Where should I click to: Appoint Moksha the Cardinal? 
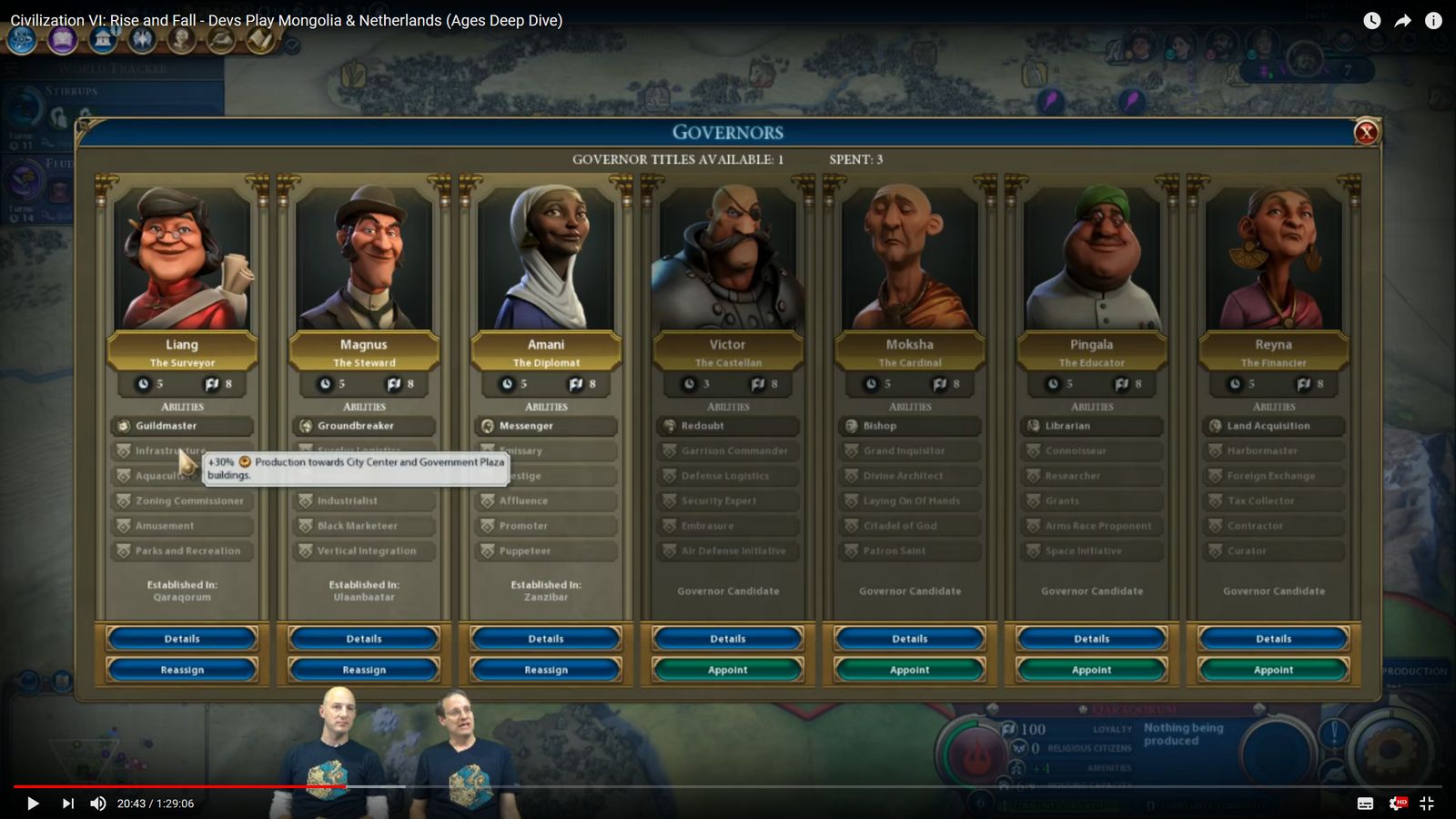pos(910,670)
